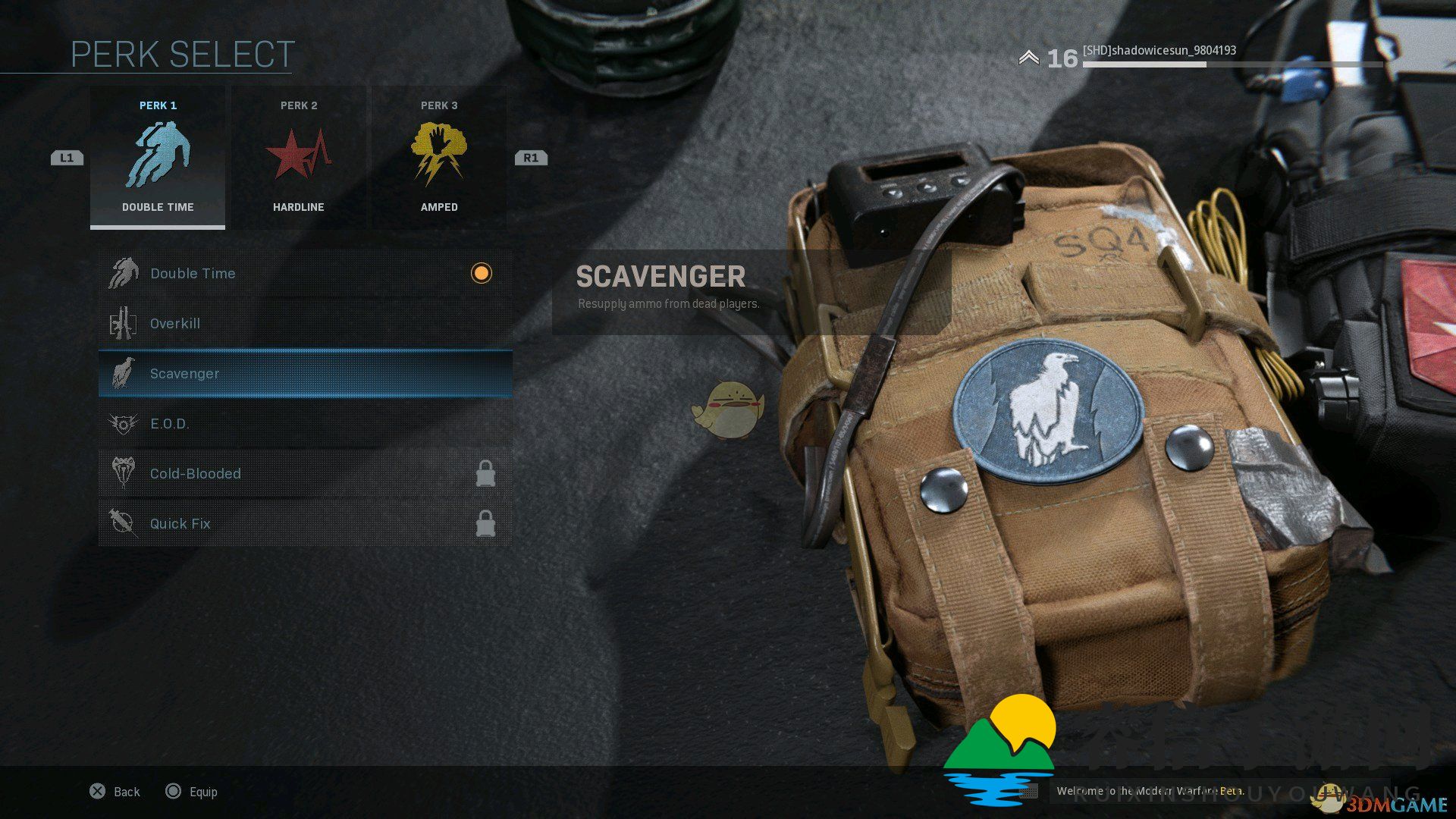Switch to the Perk 1 Double Time tab
1456x819 pixels.
point(158,158)
